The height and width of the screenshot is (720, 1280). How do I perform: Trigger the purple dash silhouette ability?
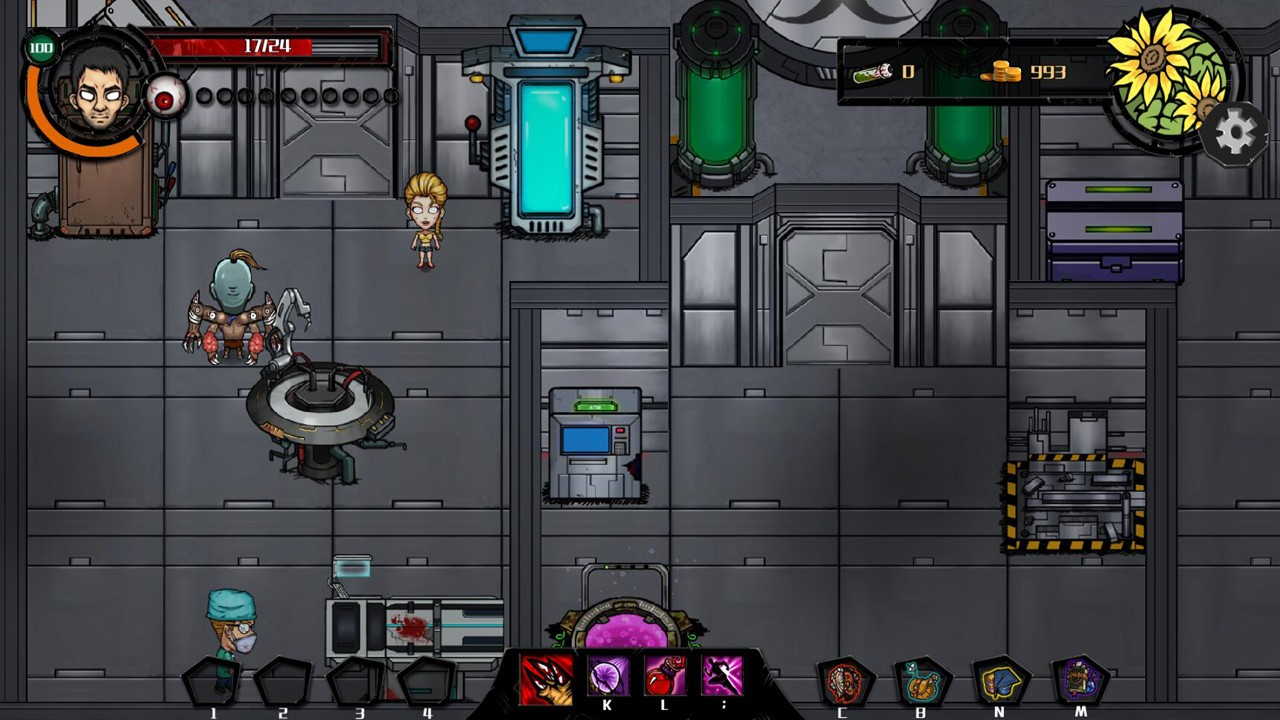pyautogui.click(x=722, y=678)
